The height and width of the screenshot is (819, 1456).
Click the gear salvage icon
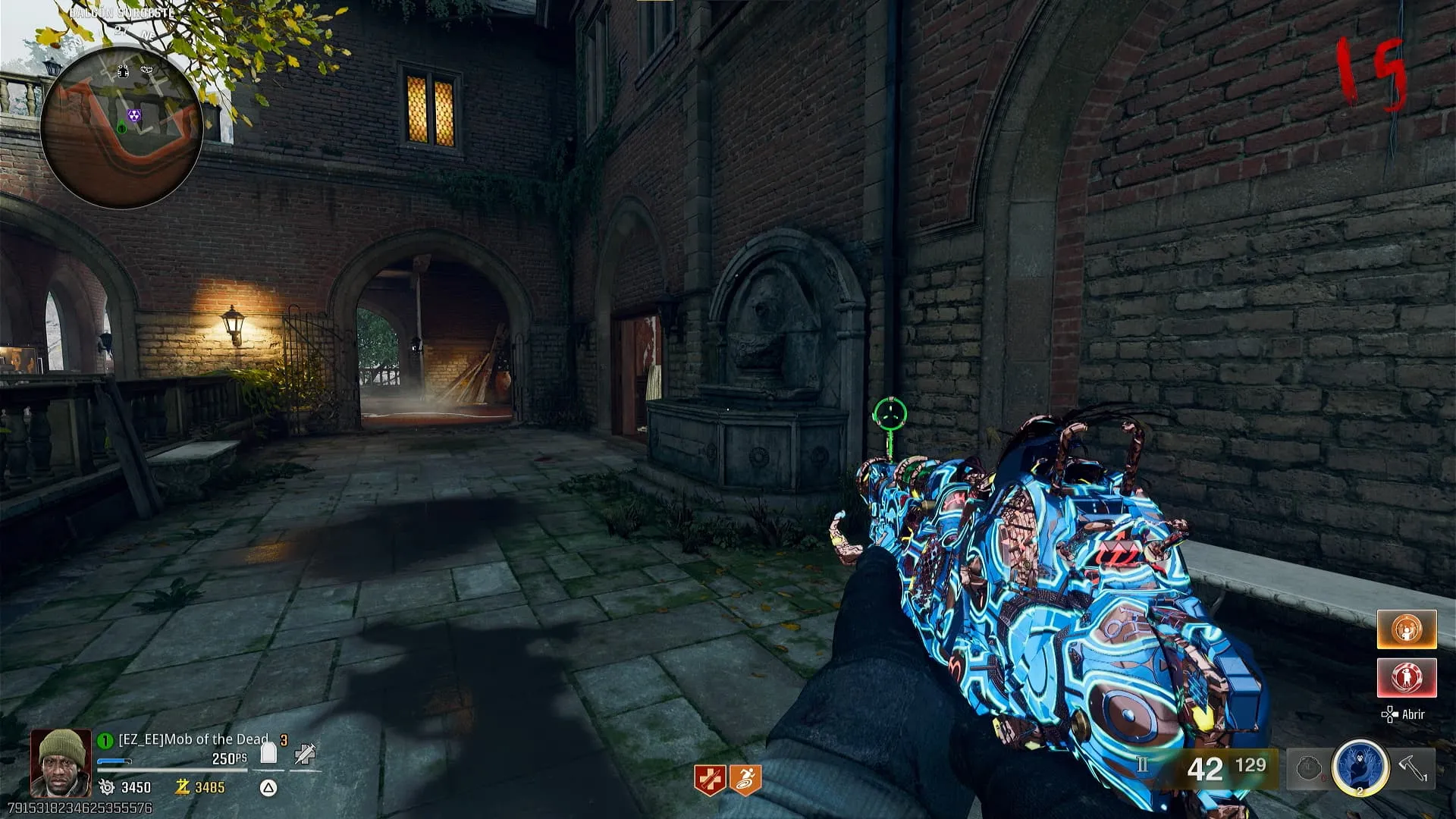click(107, 787)
